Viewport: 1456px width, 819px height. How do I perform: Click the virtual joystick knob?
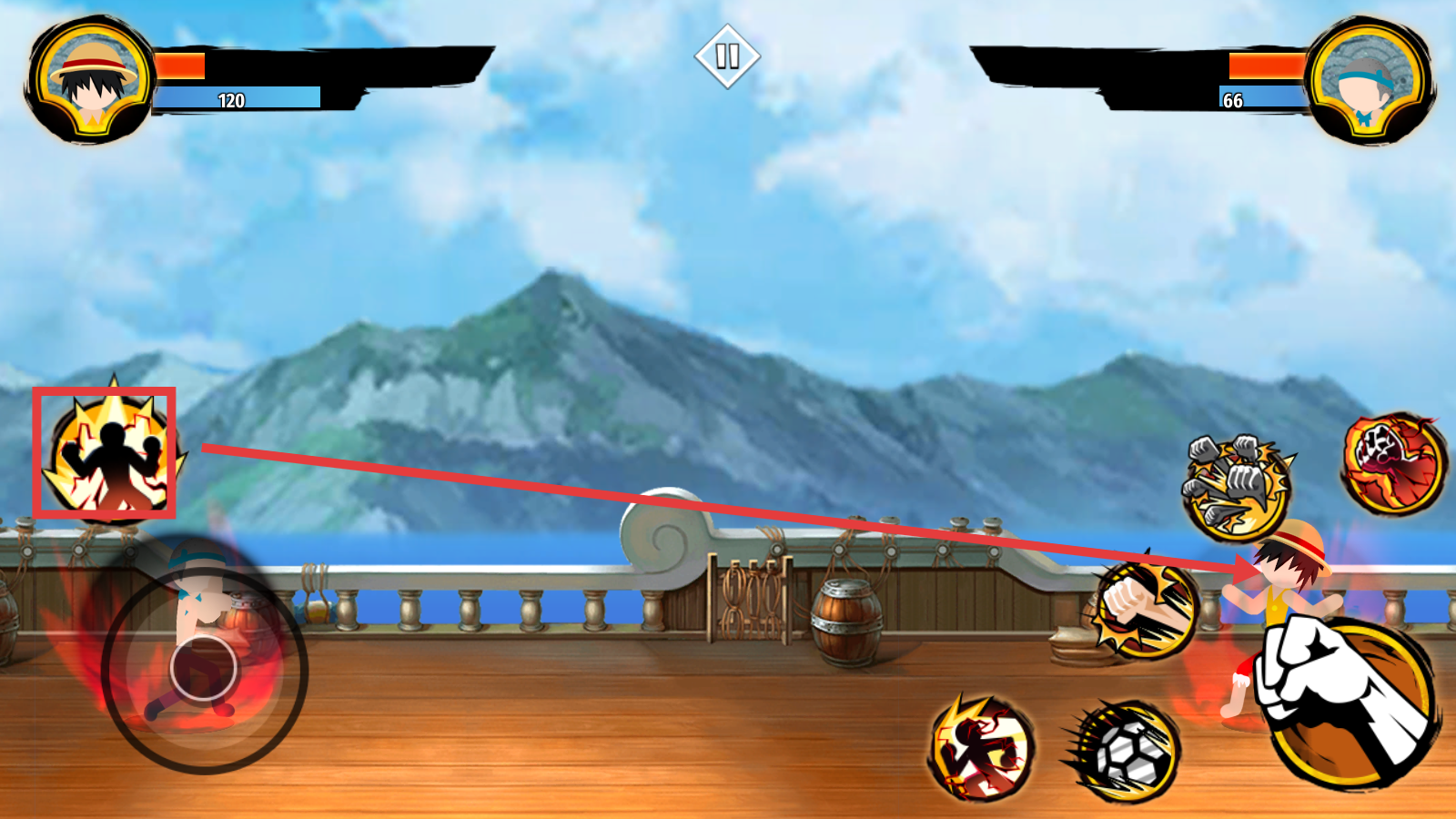[203, 669]
